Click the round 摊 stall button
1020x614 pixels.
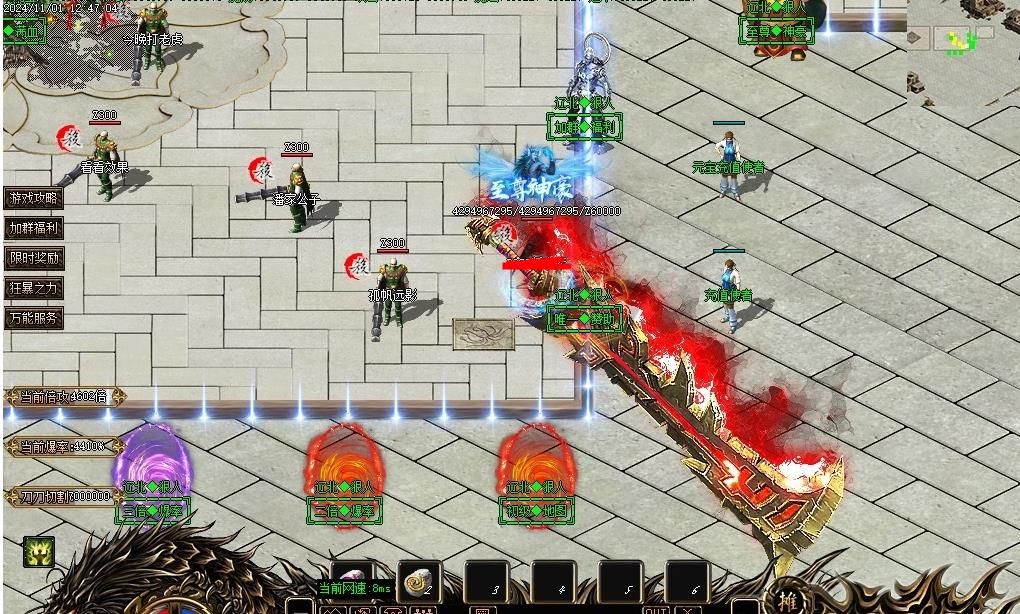coord(786,601)
